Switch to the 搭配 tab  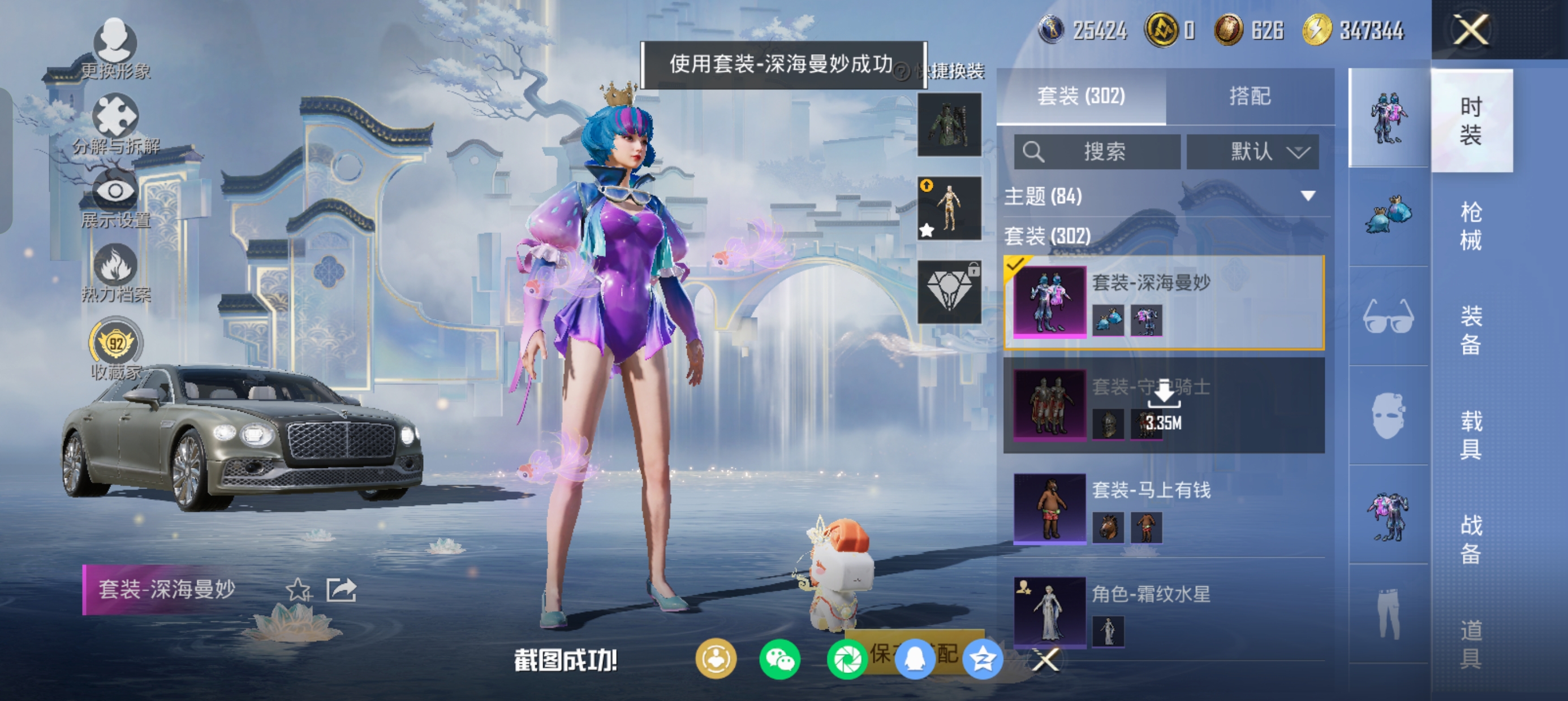[x=1249, y=96]
